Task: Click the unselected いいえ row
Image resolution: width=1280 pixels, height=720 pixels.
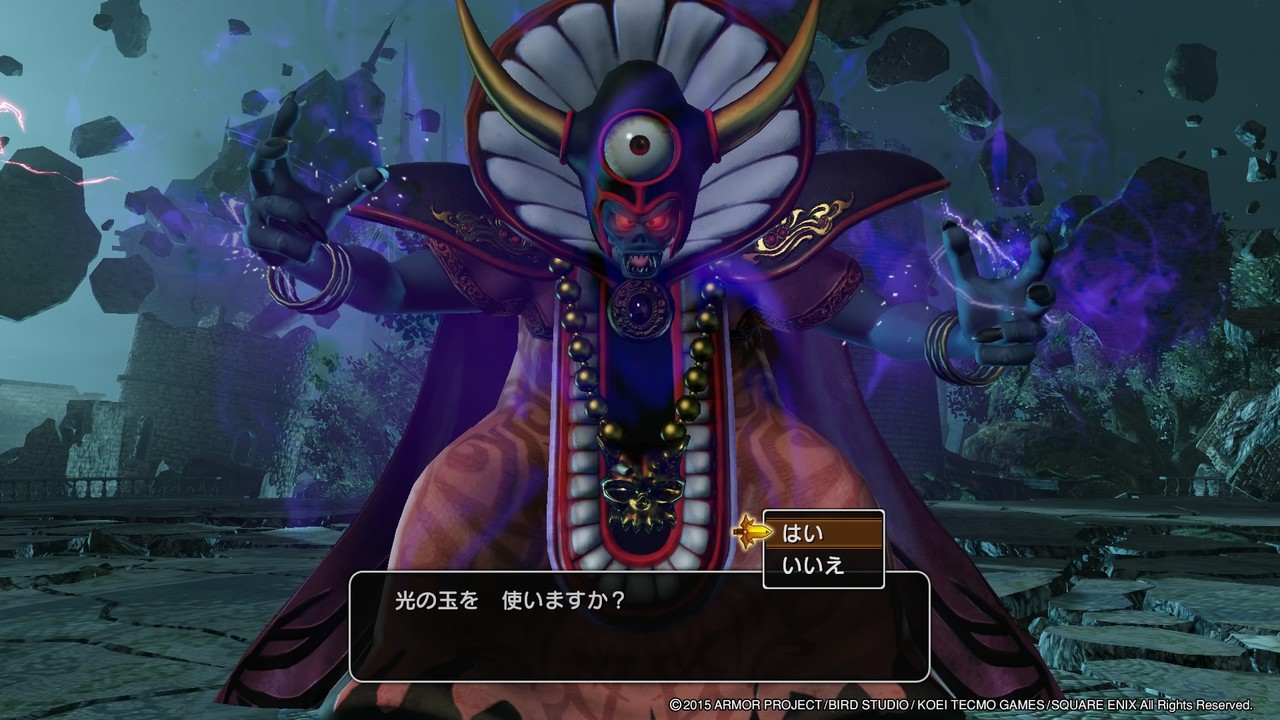Action: click(x=820, y=563)
